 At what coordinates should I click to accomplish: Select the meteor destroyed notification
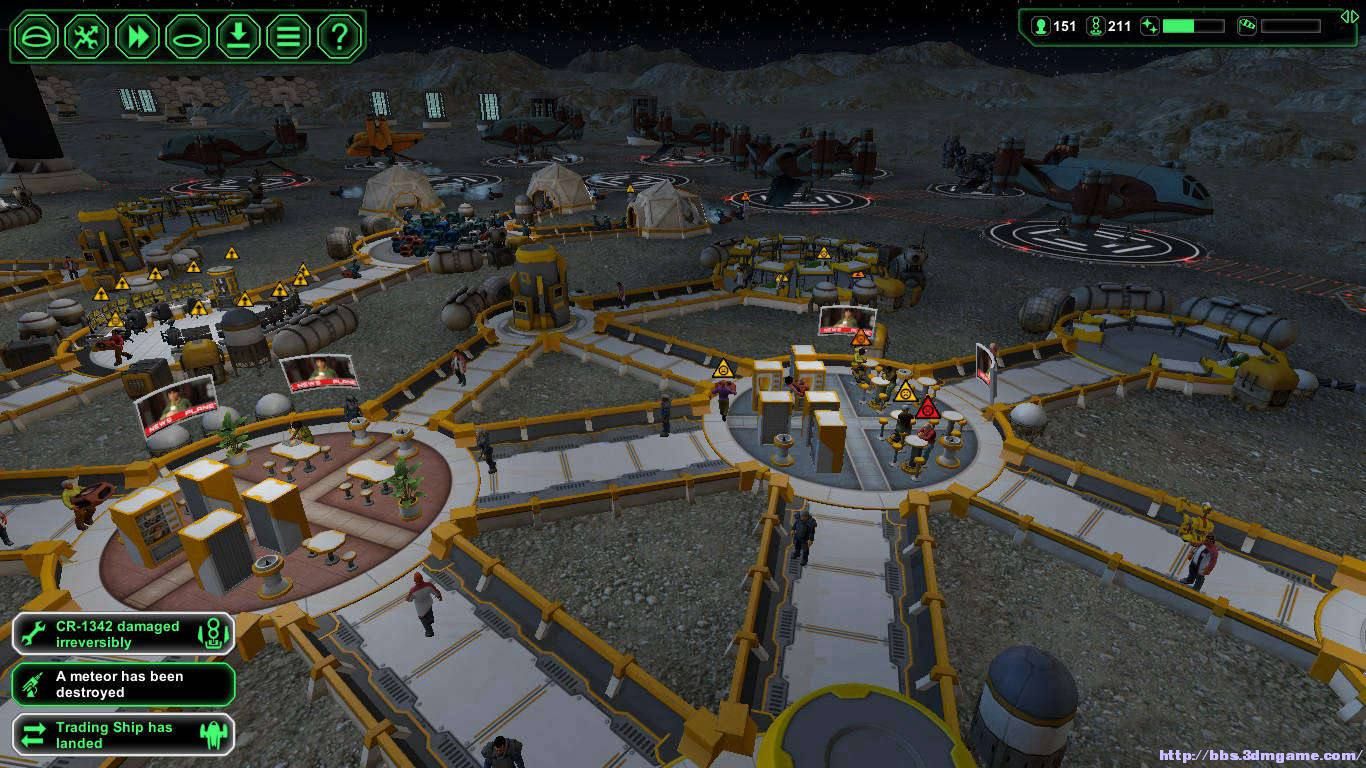[x=123, y=684]
